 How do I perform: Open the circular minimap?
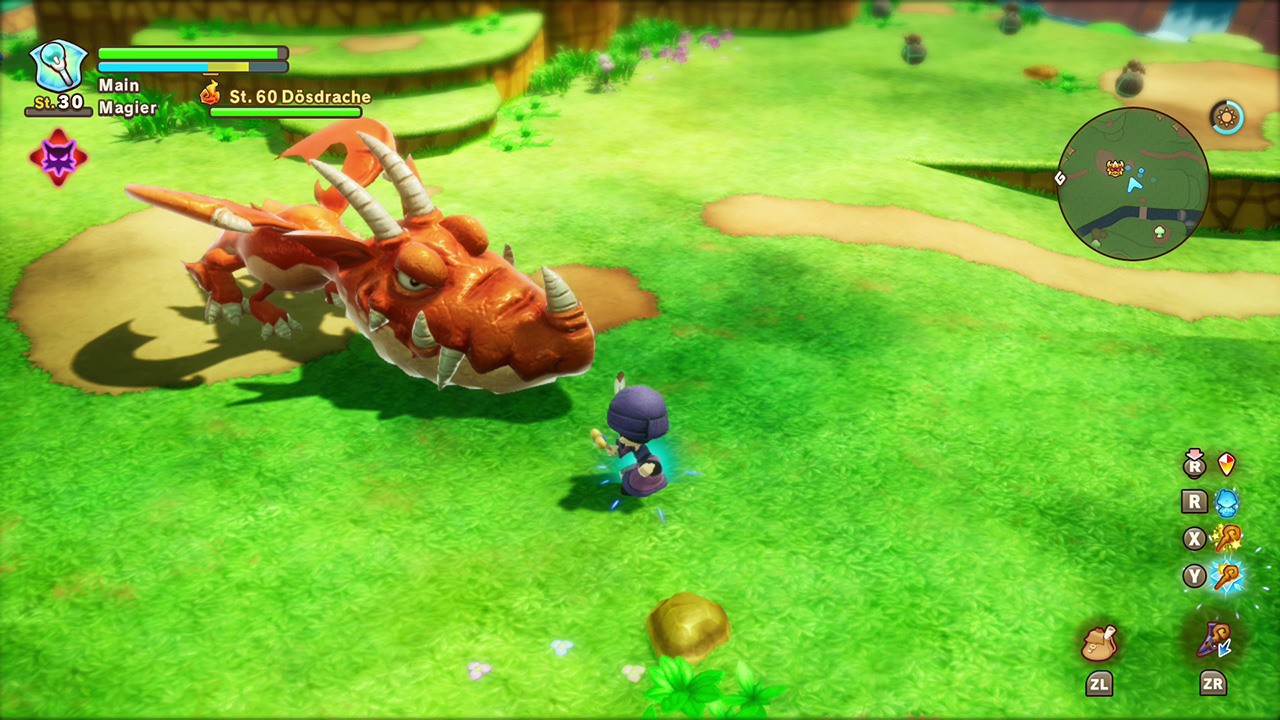1133,184
